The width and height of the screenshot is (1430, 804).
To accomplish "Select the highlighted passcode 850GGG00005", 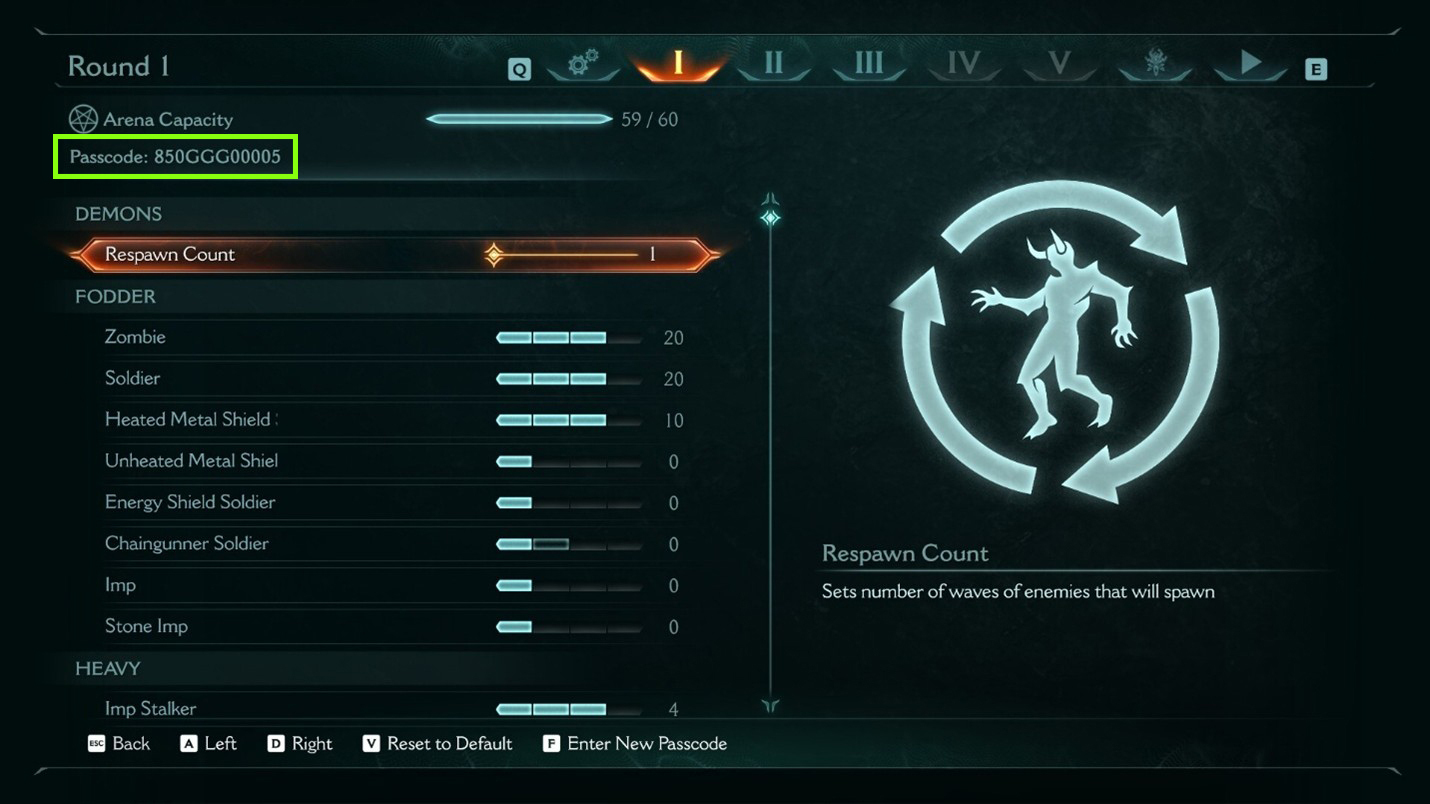I will [x=174, y=157].
